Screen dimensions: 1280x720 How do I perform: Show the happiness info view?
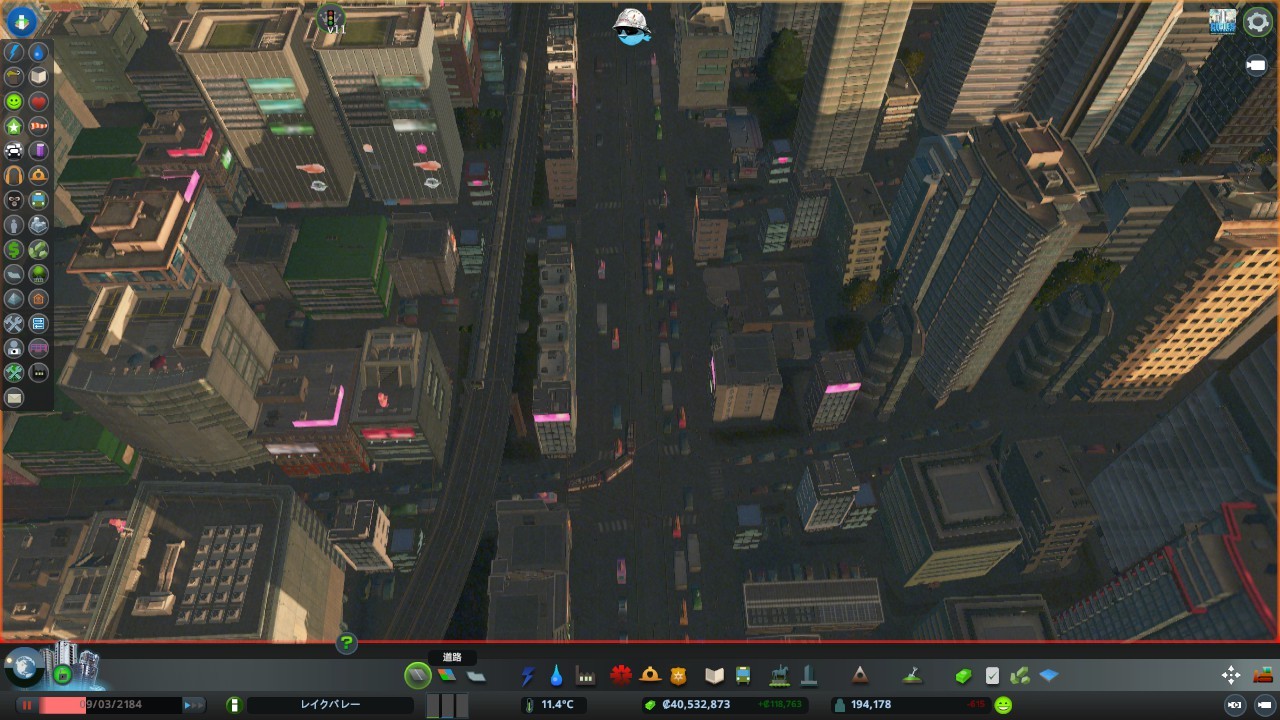14,102
